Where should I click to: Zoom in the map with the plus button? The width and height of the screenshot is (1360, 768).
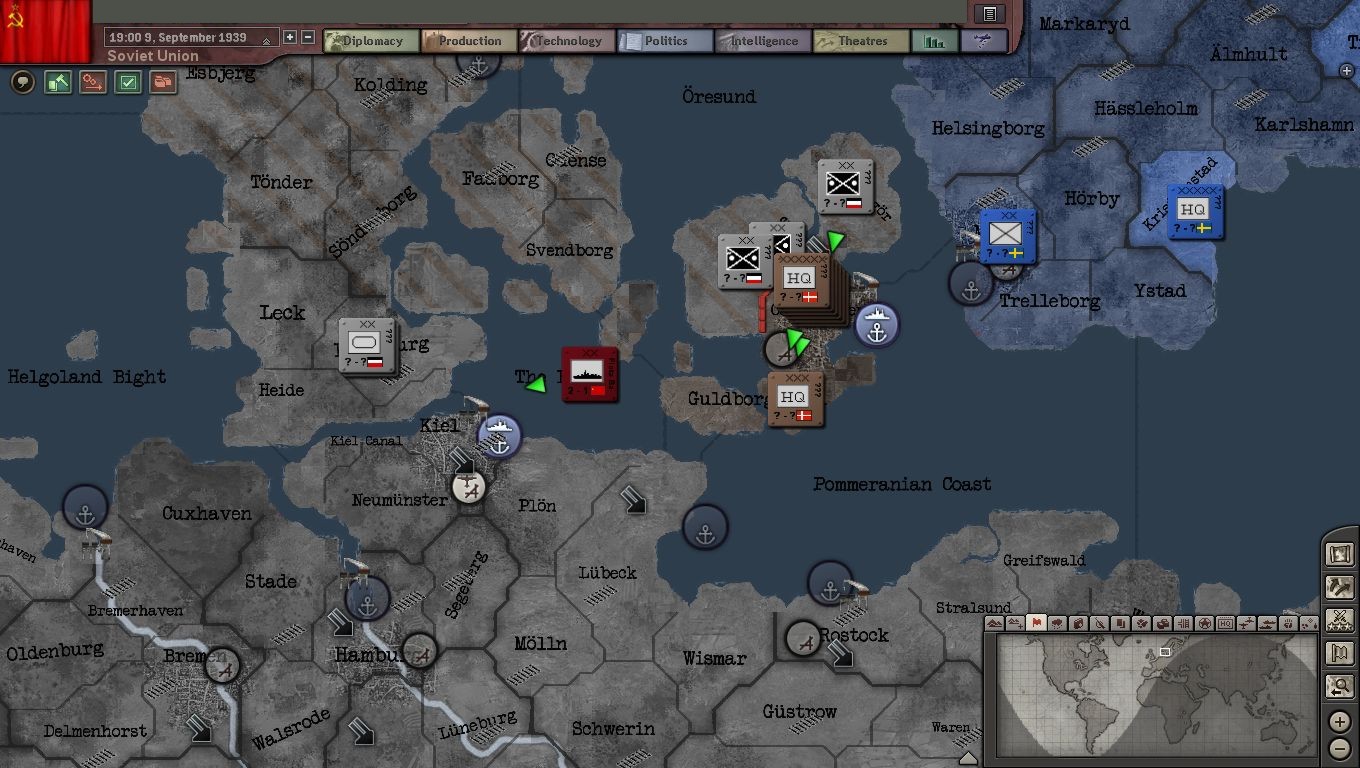coord(1340,722)
